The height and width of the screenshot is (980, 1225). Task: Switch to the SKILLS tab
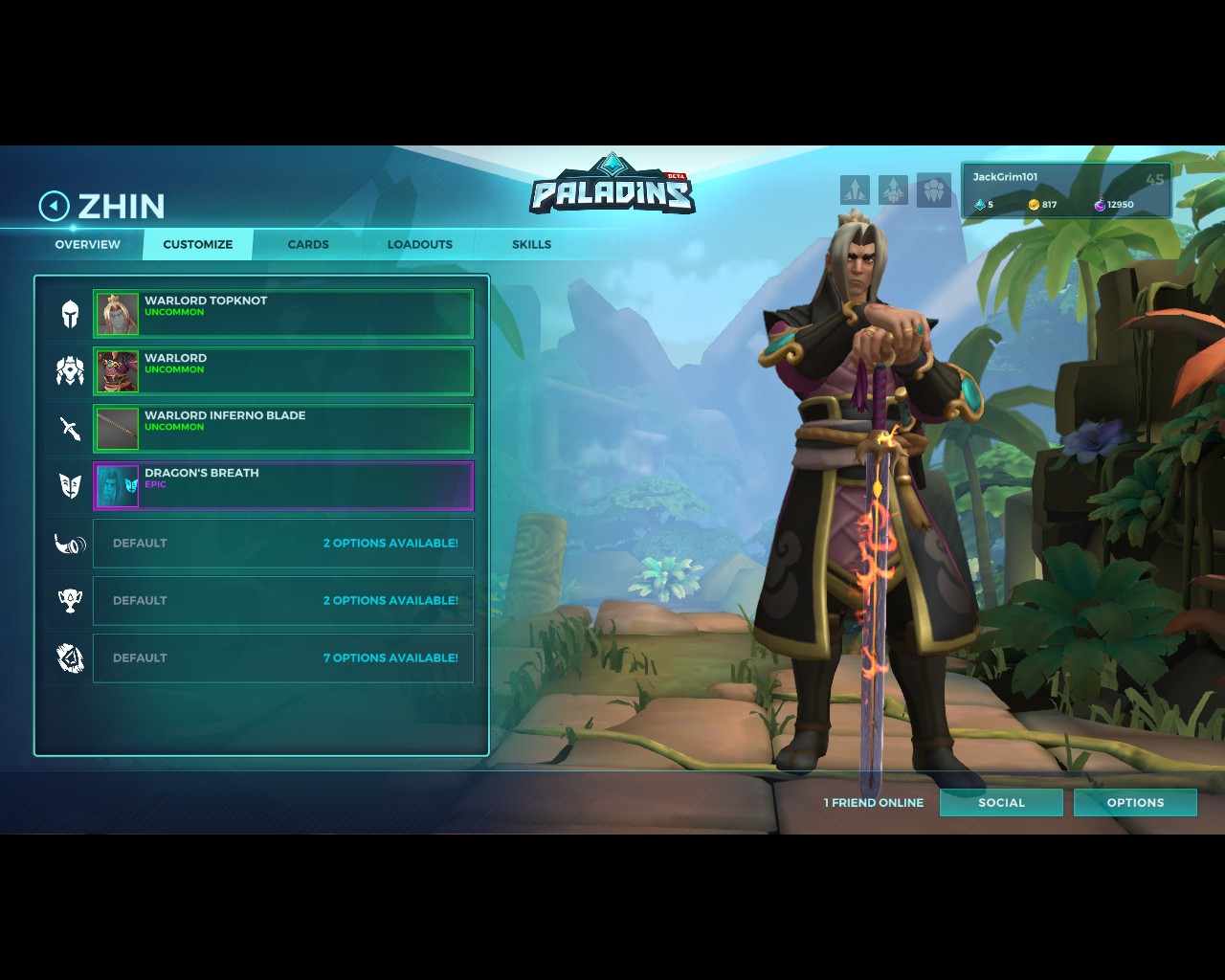click(531, 244)
